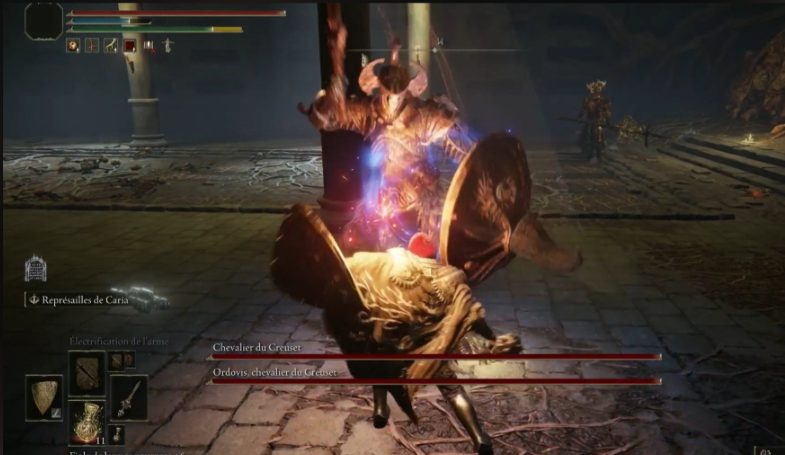Click the solid red square status icon

[129, 45]
